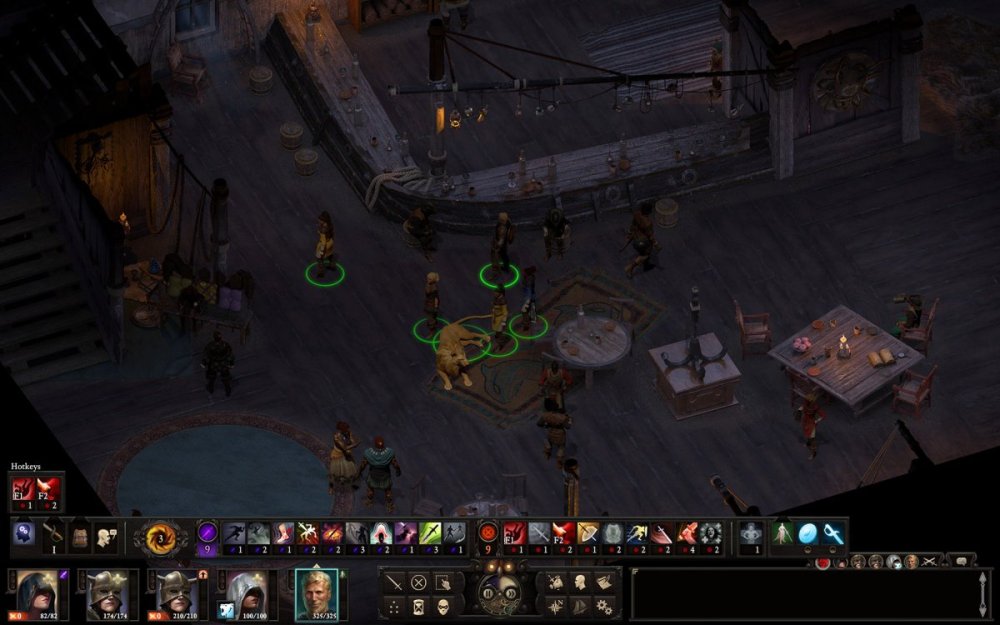Select the blond-haired party member portrait
The image size is (1000, 625).
pos(317,592)
